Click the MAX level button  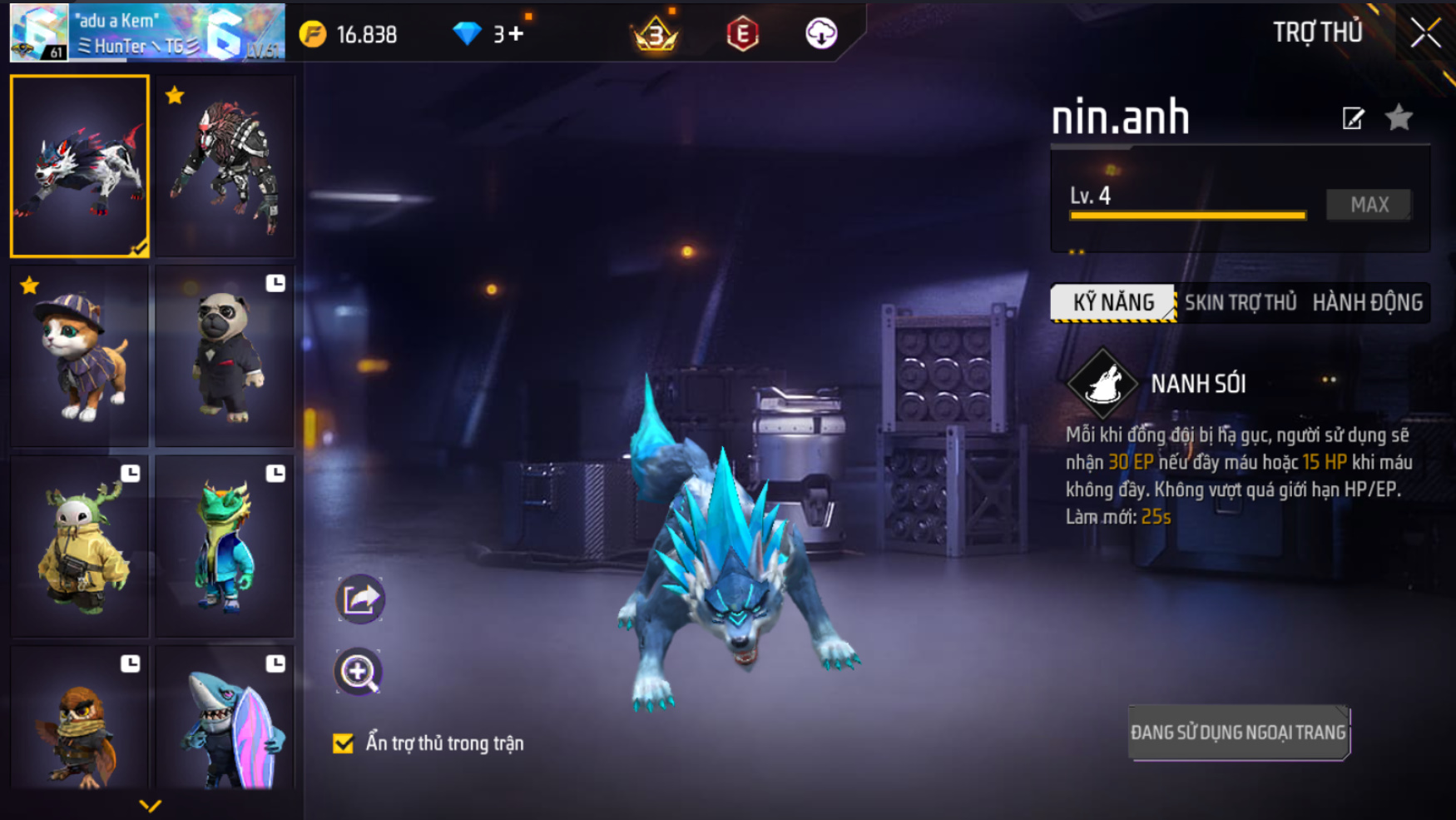(1369, 205)
